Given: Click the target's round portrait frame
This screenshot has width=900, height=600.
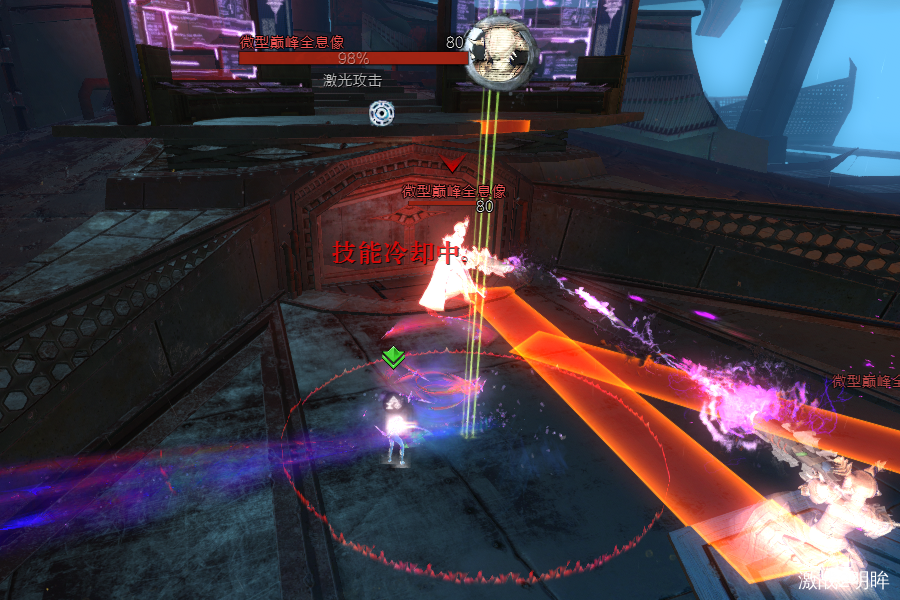Looking at the screenshot, I should point(504,50).
